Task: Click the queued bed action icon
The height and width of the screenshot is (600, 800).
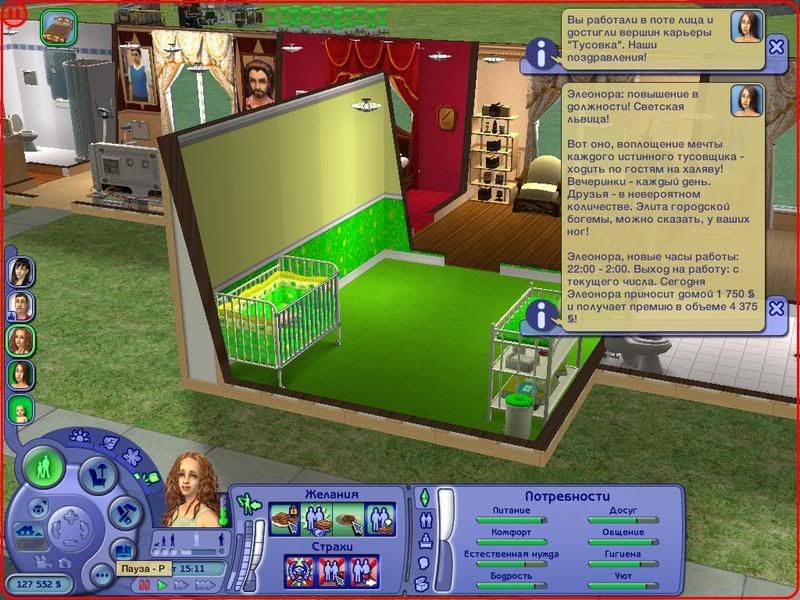Action: [60, 27]
